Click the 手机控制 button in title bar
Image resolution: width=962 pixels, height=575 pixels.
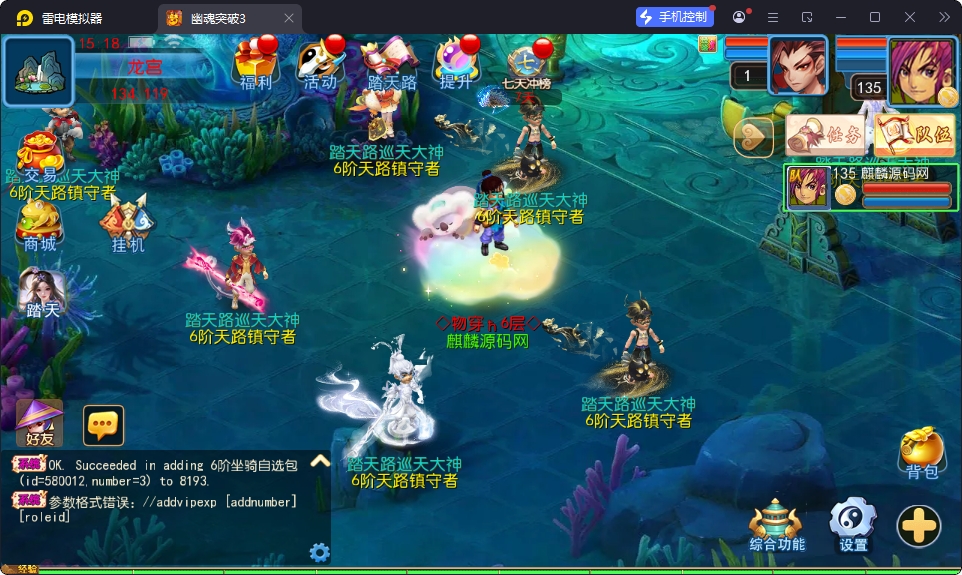coord(675,17)
